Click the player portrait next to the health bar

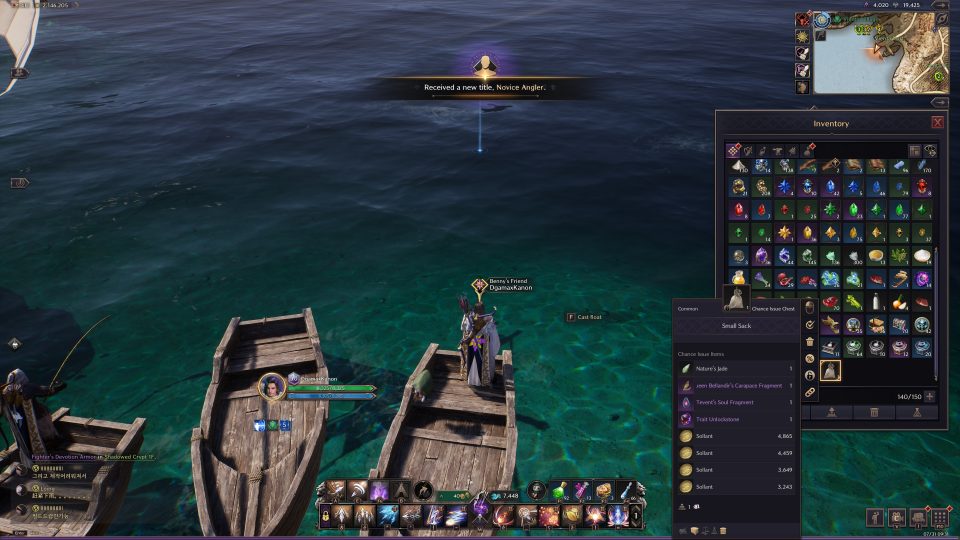click(272, 387)
